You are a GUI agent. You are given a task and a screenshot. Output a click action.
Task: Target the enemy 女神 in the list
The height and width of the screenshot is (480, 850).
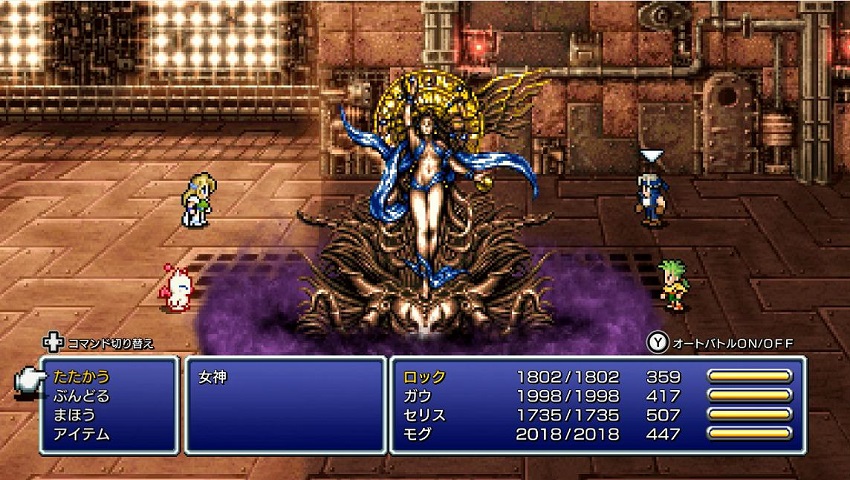point(211,378)
